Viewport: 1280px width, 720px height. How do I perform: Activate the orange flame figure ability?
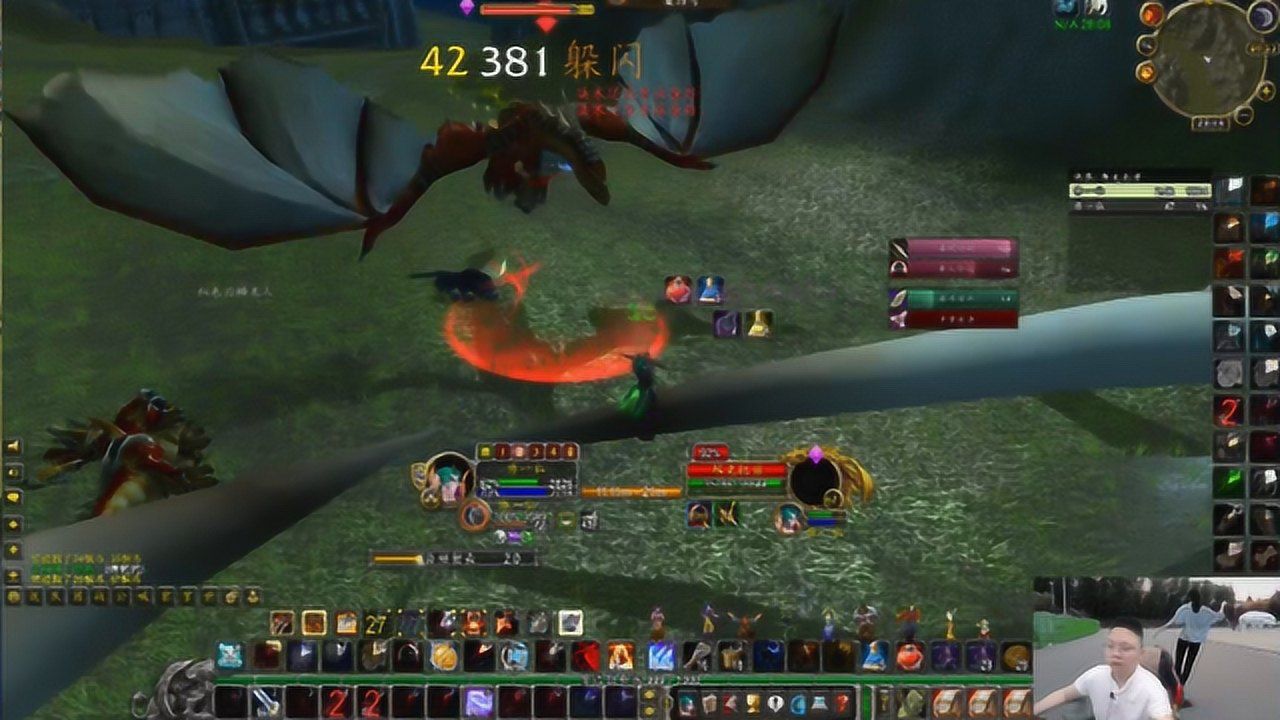[x=620, y=656]
